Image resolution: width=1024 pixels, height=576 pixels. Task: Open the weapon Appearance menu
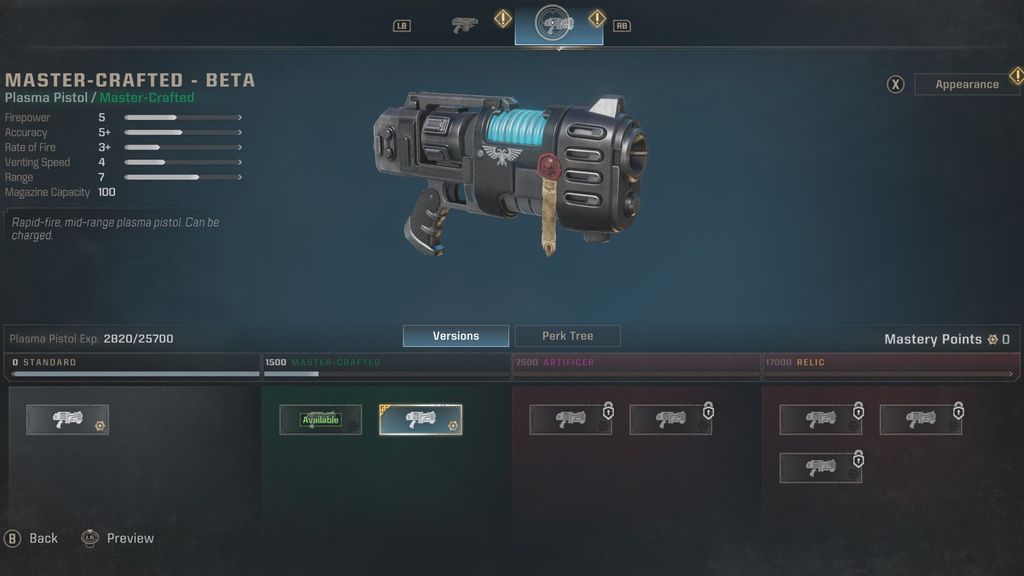(966, 84)
